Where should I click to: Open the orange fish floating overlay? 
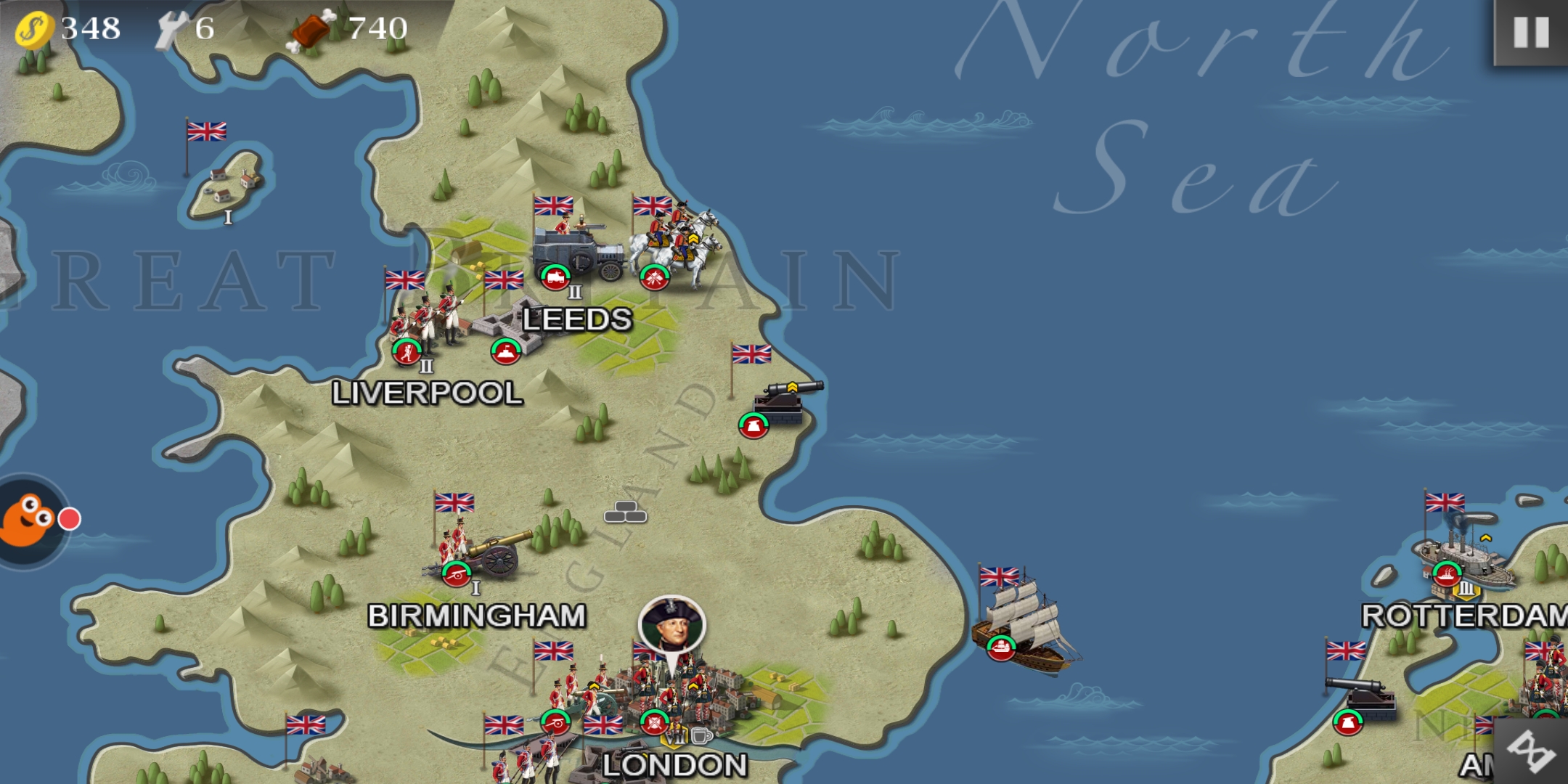click(29, 519)
